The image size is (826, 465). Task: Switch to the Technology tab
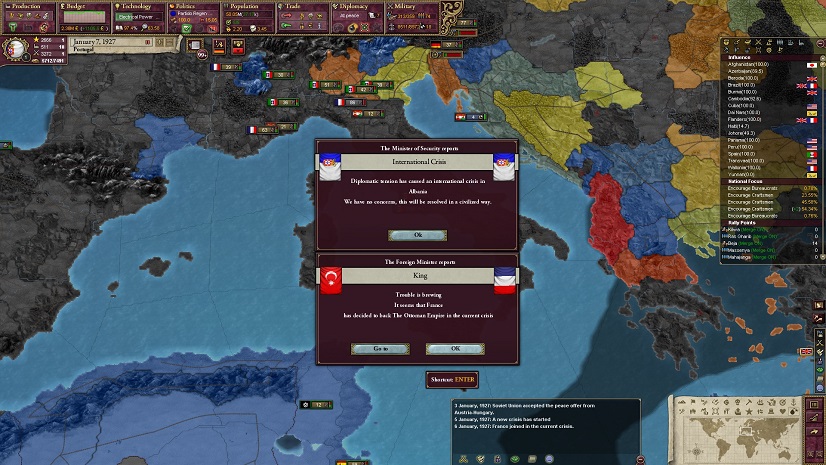(138, 6)
